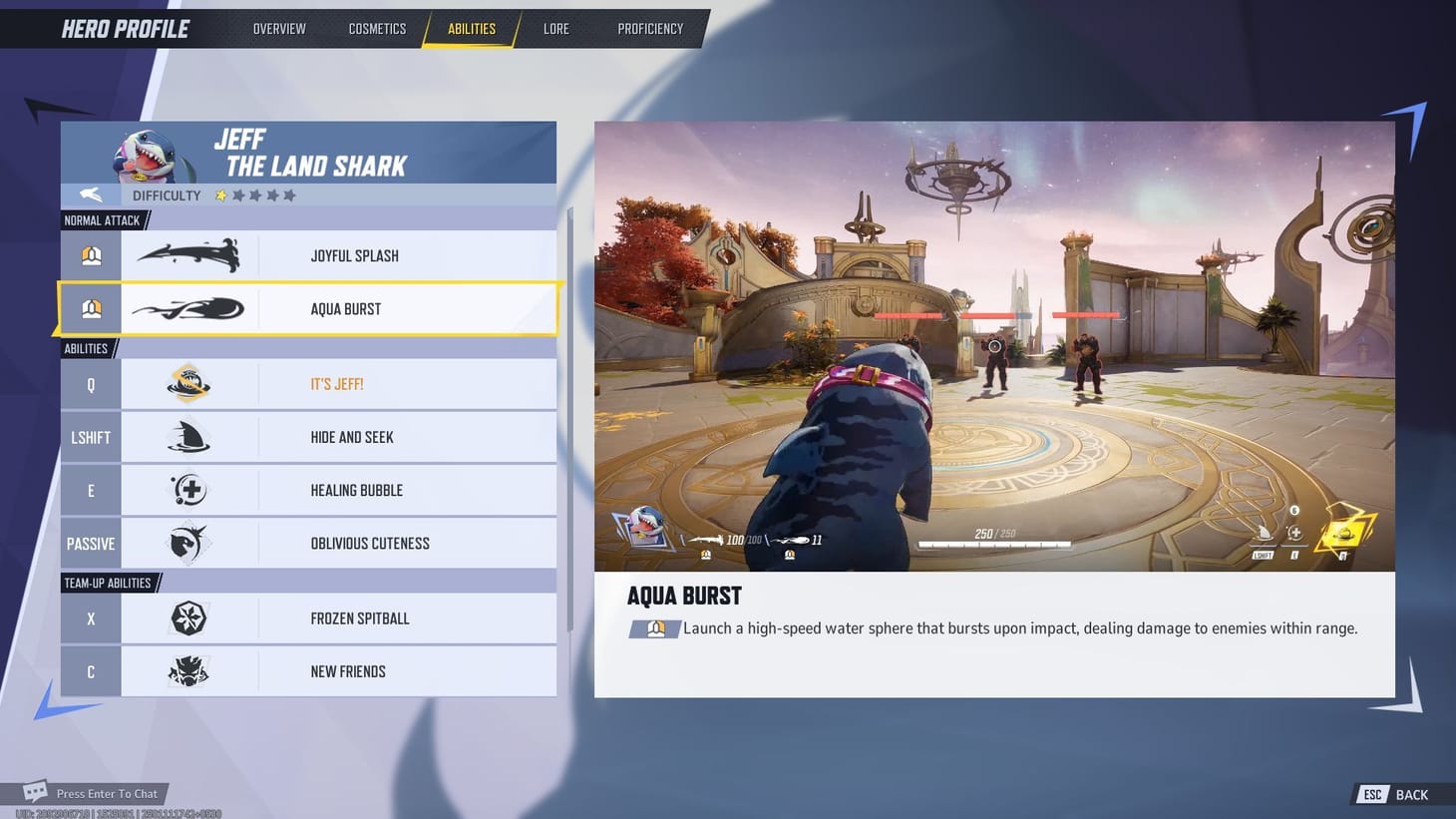Select the Aqua Burst ability icon

[x=189, y=308]
